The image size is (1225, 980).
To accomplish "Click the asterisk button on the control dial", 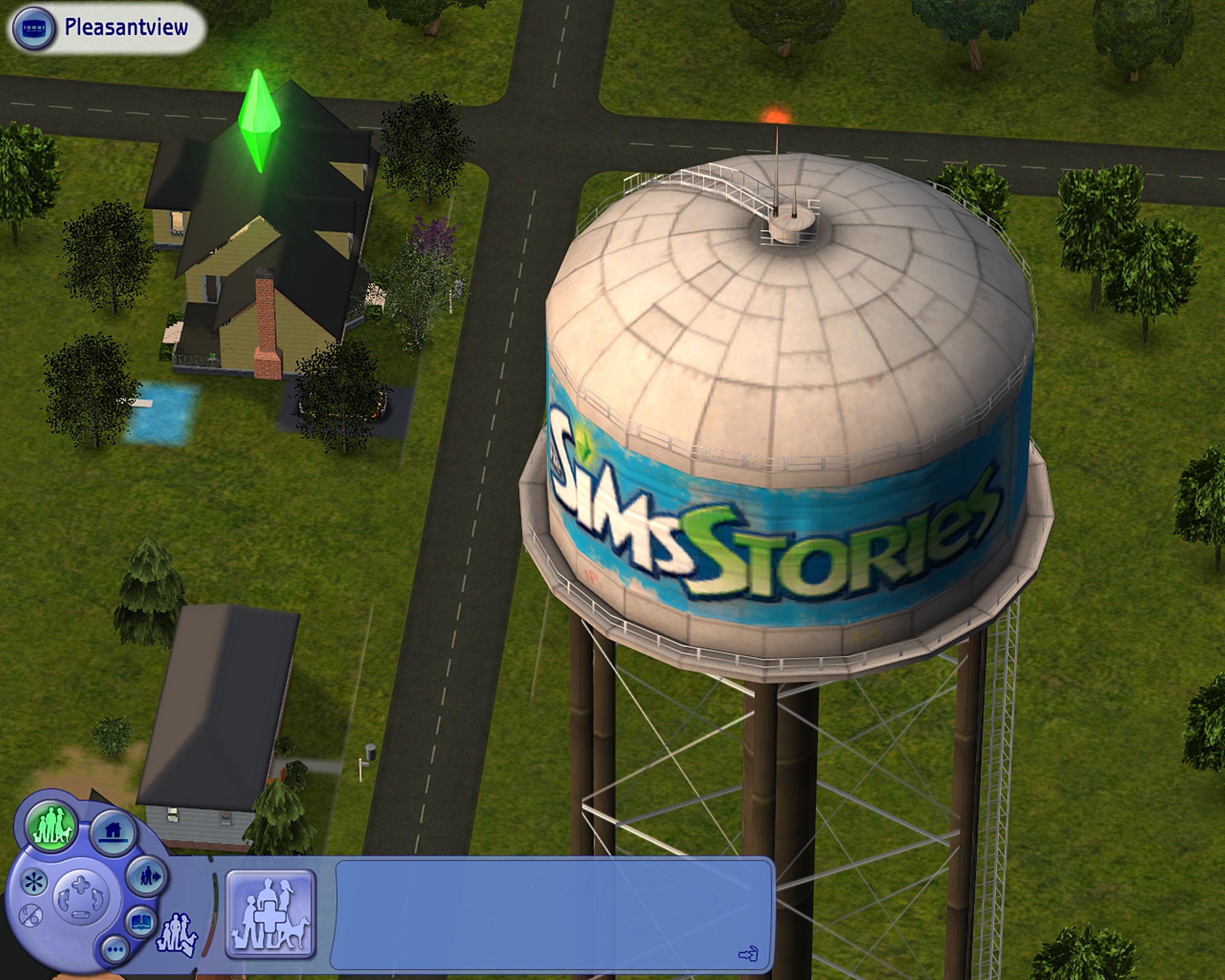I will click(33, 882).
